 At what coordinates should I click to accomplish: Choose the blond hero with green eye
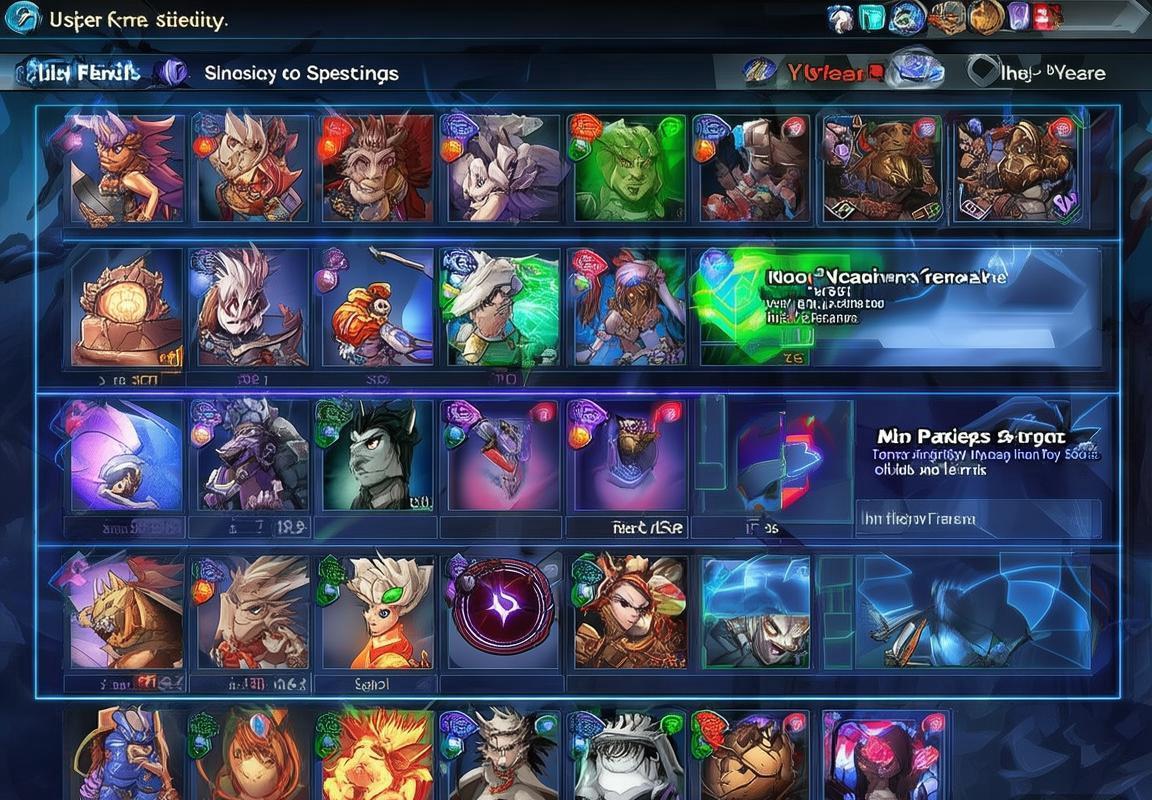(x=375, y=612)
